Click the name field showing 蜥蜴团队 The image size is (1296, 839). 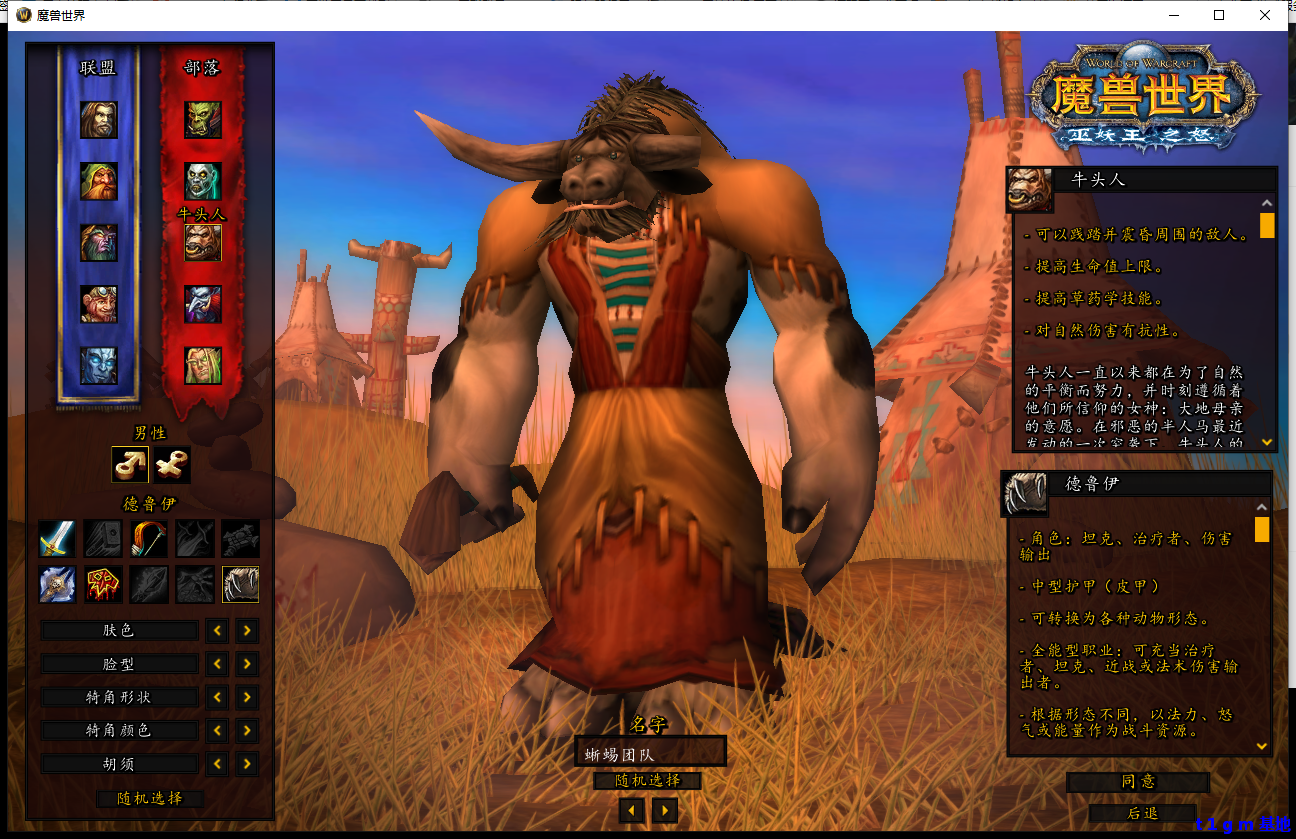[650, 751]
